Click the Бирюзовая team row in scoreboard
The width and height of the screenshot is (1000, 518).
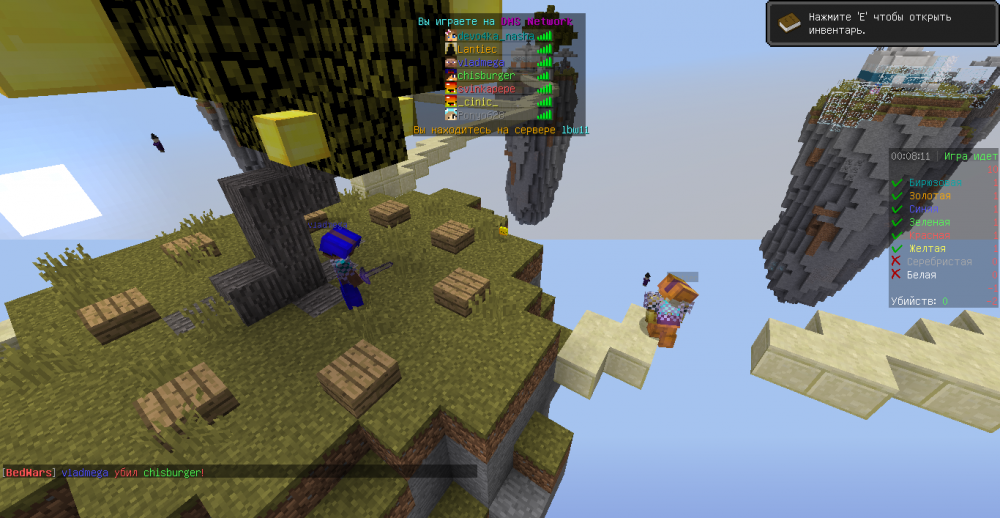(x=936, y=182)
